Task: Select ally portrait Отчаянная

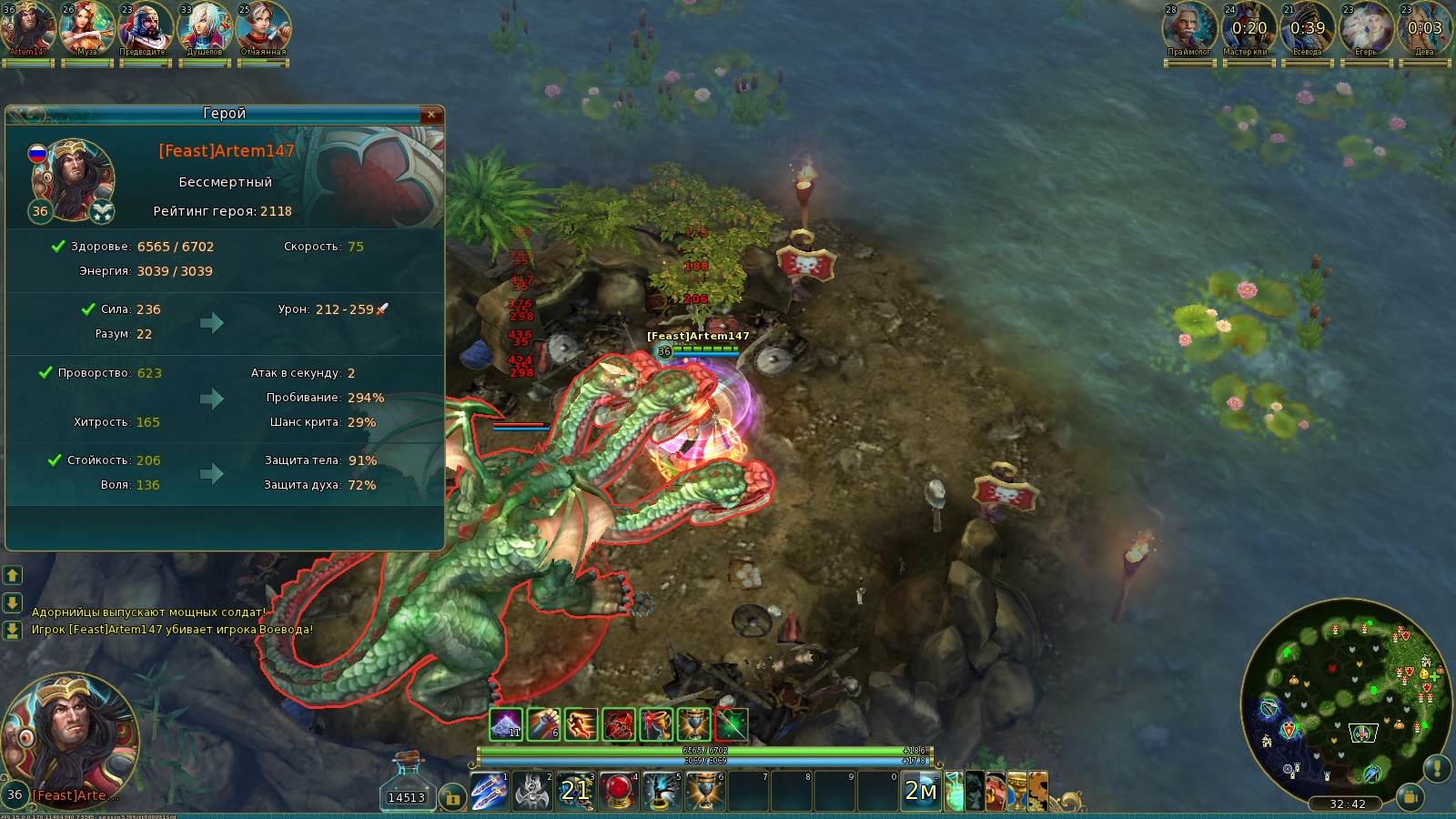Action: [x=263, y=27]
